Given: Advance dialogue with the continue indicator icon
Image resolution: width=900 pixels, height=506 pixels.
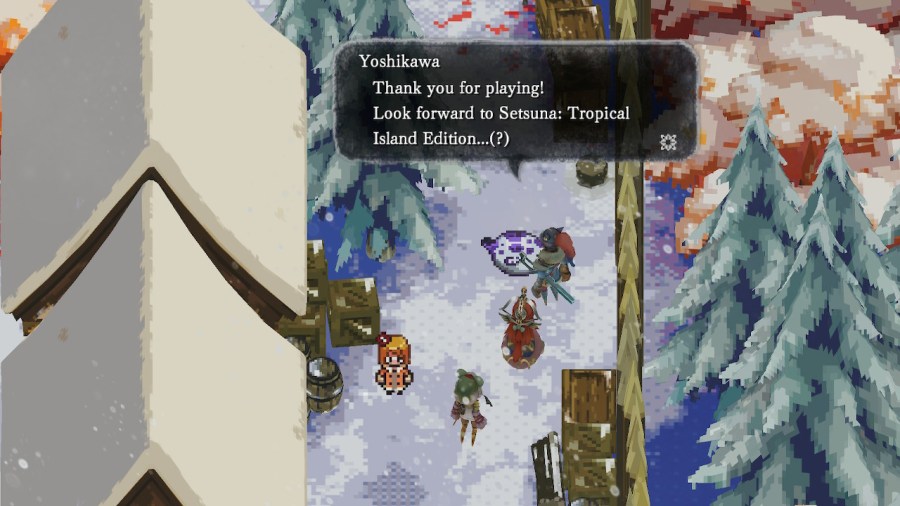Looking at the screenshot, I should pos(668,142).
